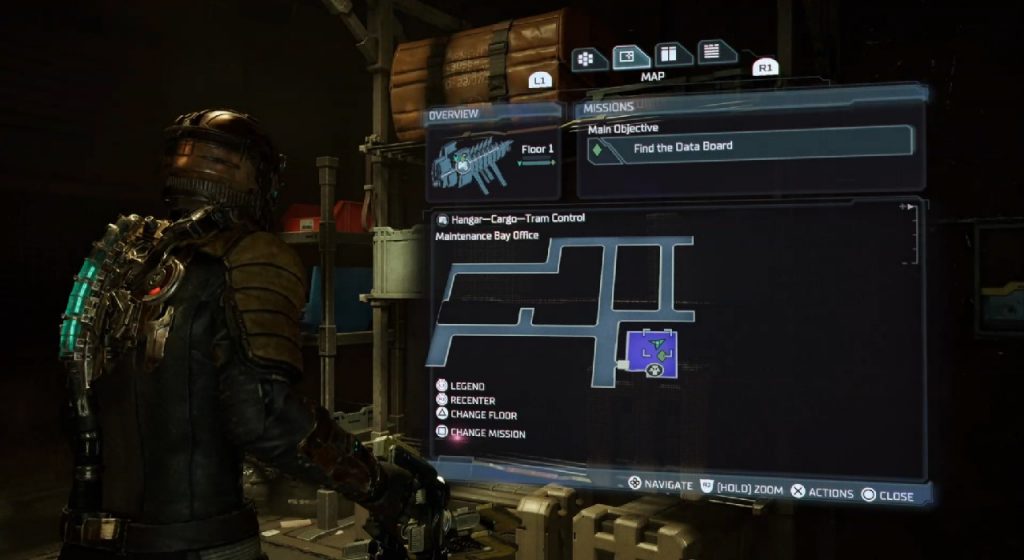Switch to the two-column panel tab

coord(672,55)
